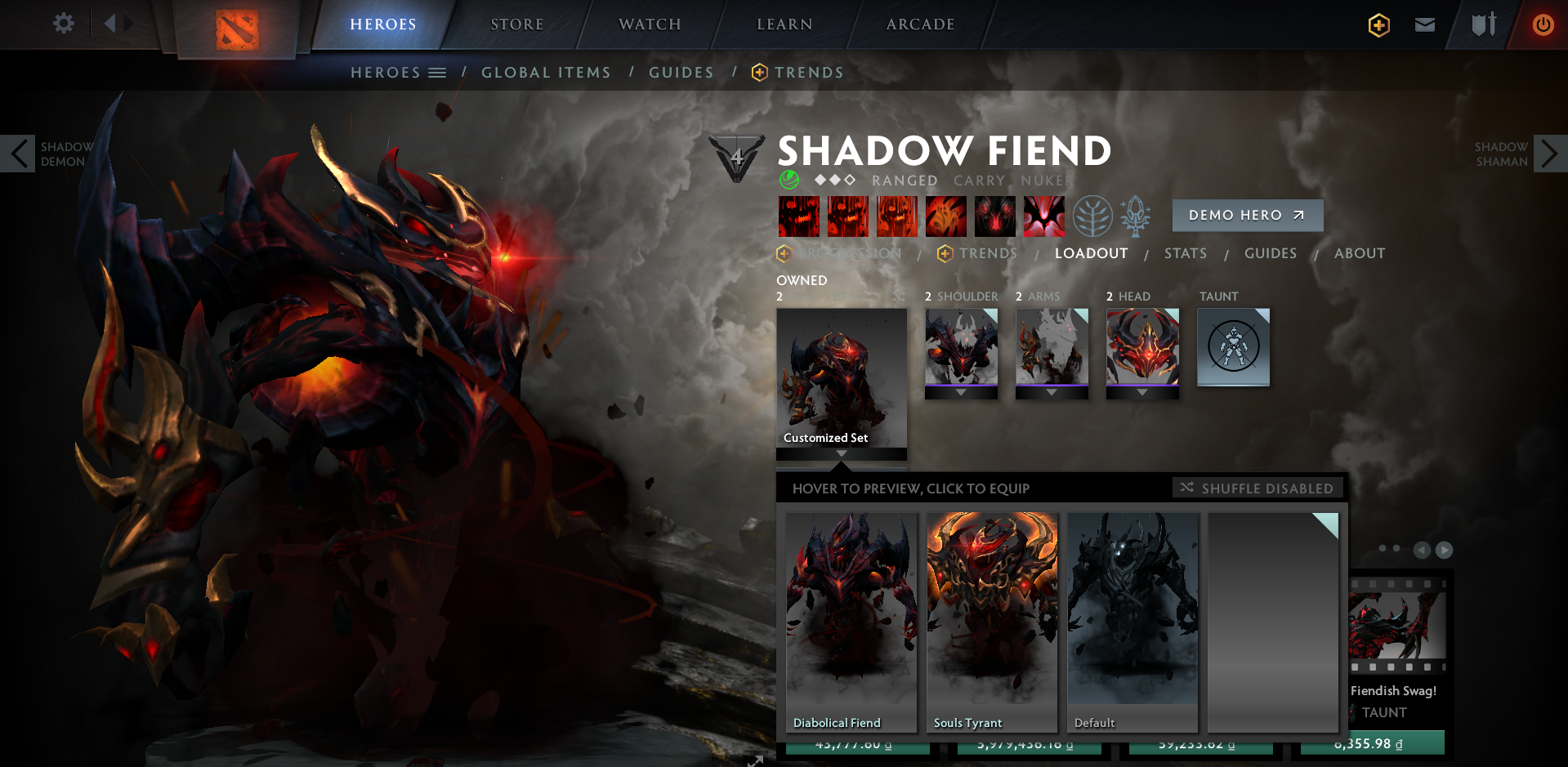Expand the SHOULDER slot dropdown arrow
The height and width of the screenshot is (767, 1568).
pos(961,392)
